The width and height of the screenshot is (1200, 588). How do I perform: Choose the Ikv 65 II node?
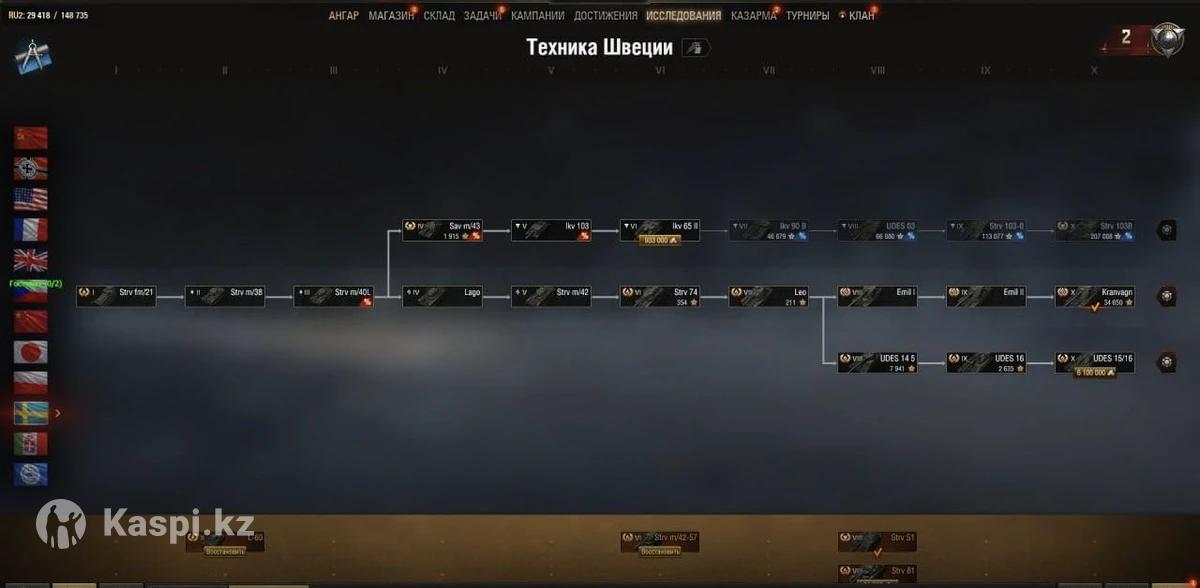pyautogui.click(x=659, y=230)
